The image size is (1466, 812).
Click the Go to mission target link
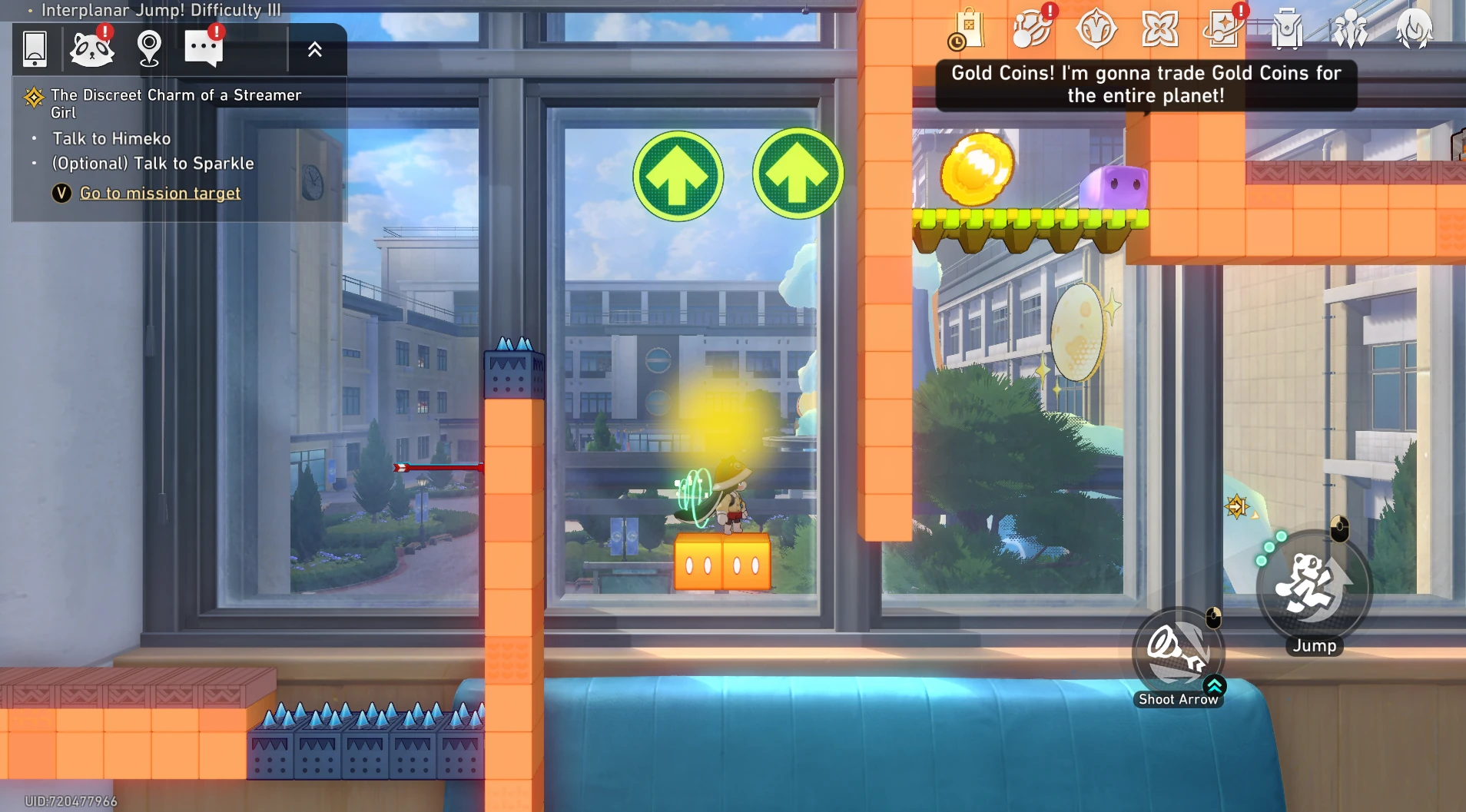[160, 193]
